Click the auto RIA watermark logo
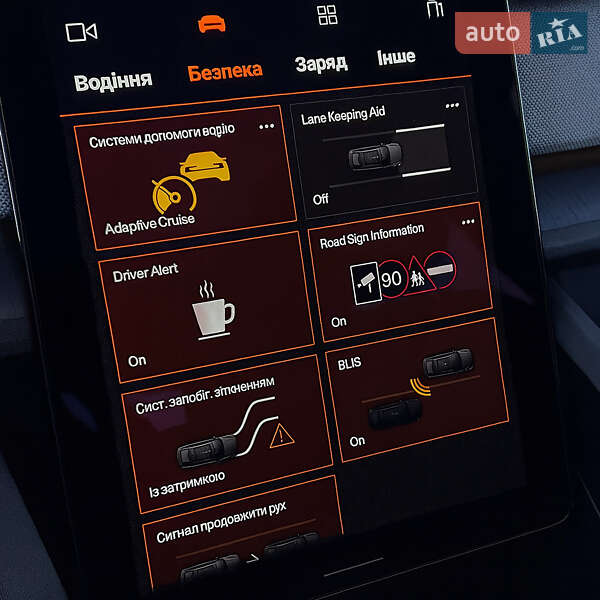The width and height of the screenshot is (600, 600). (521, 34)
